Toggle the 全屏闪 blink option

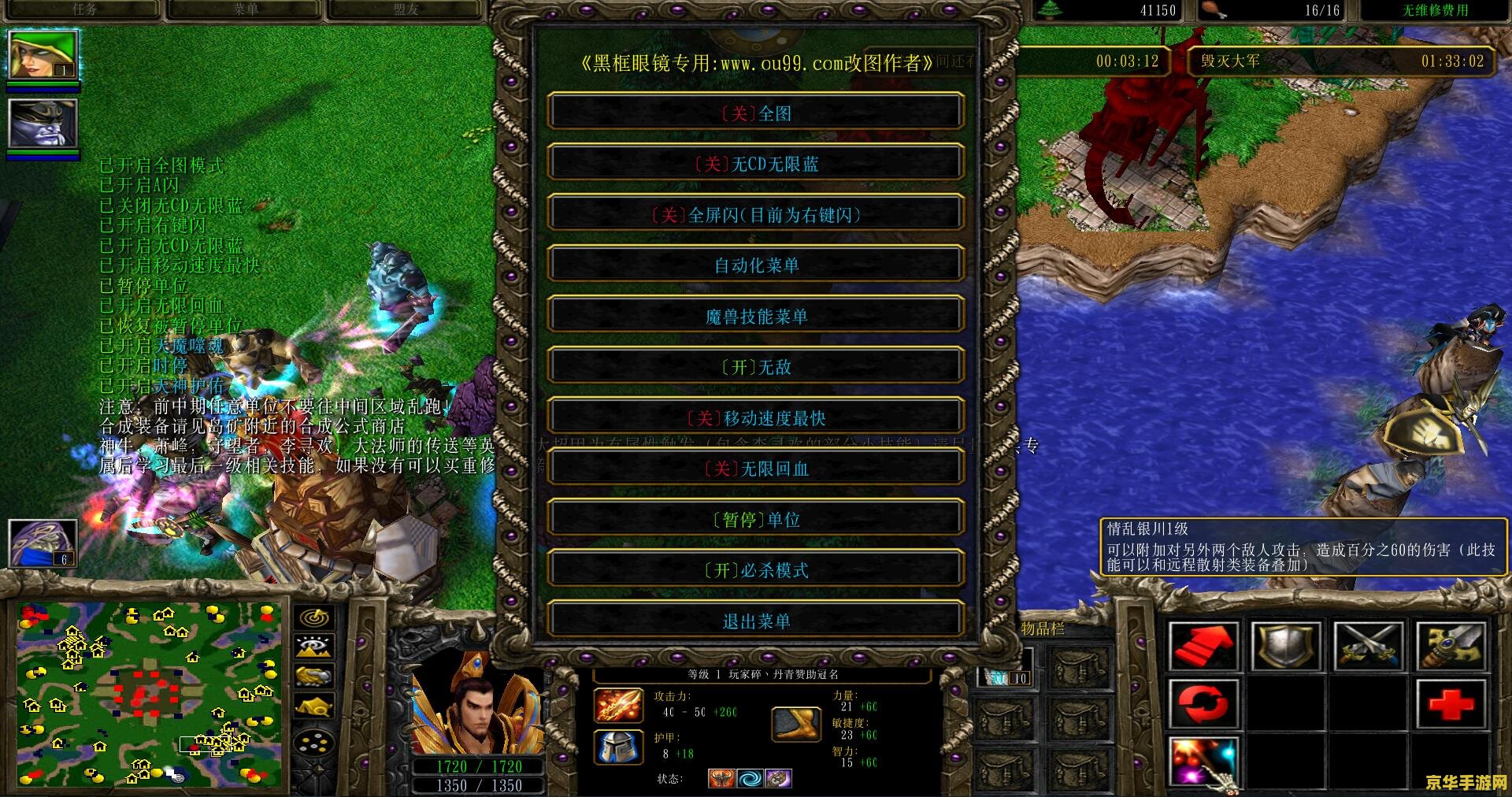(756, 214)
